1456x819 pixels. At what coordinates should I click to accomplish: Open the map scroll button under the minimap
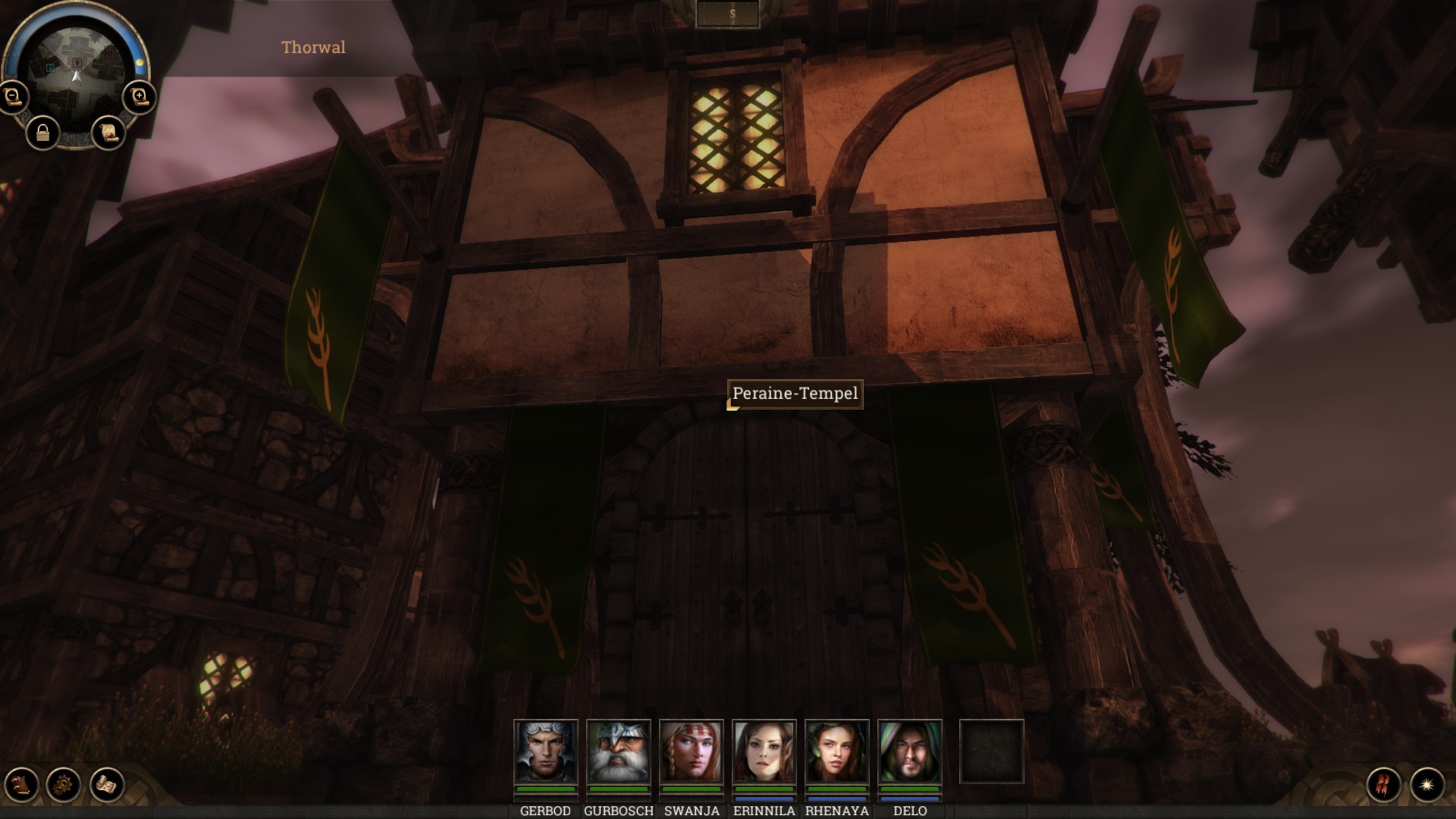(x=108, y=133)
